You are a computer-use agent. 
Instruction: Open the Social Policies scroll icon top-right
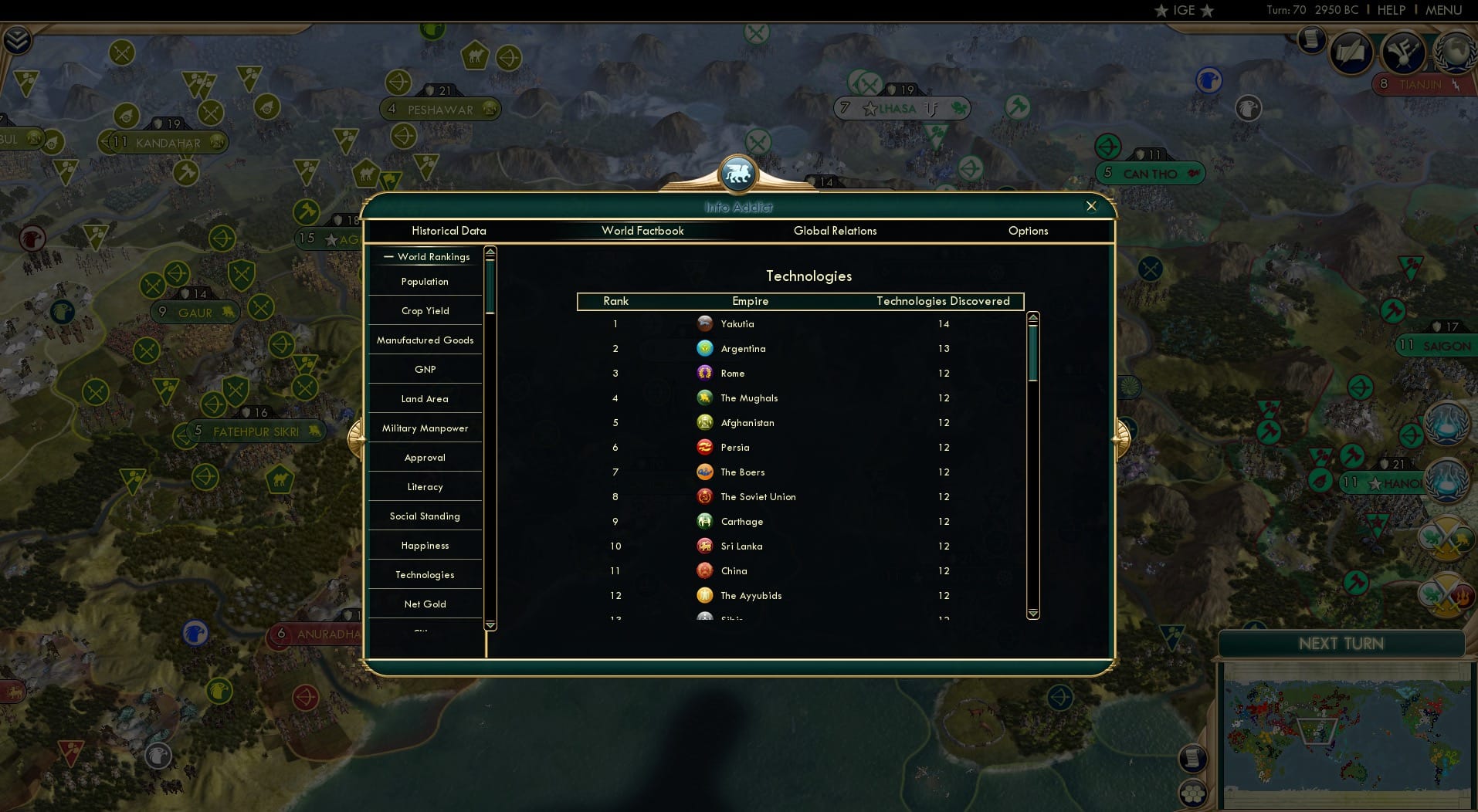coord(1351,52)
